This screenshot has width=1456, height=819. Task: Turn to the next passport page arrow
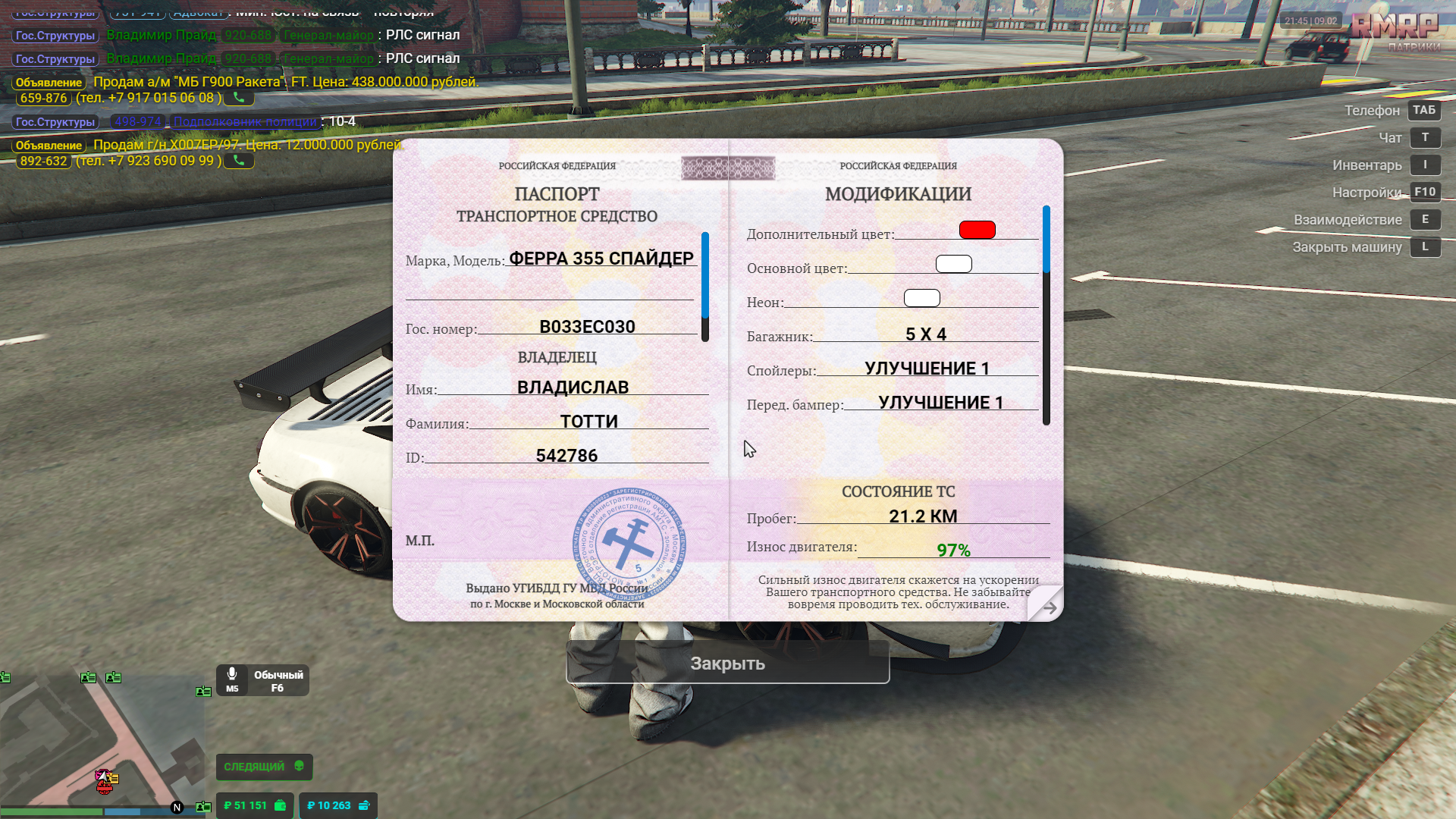point(1049,607)
